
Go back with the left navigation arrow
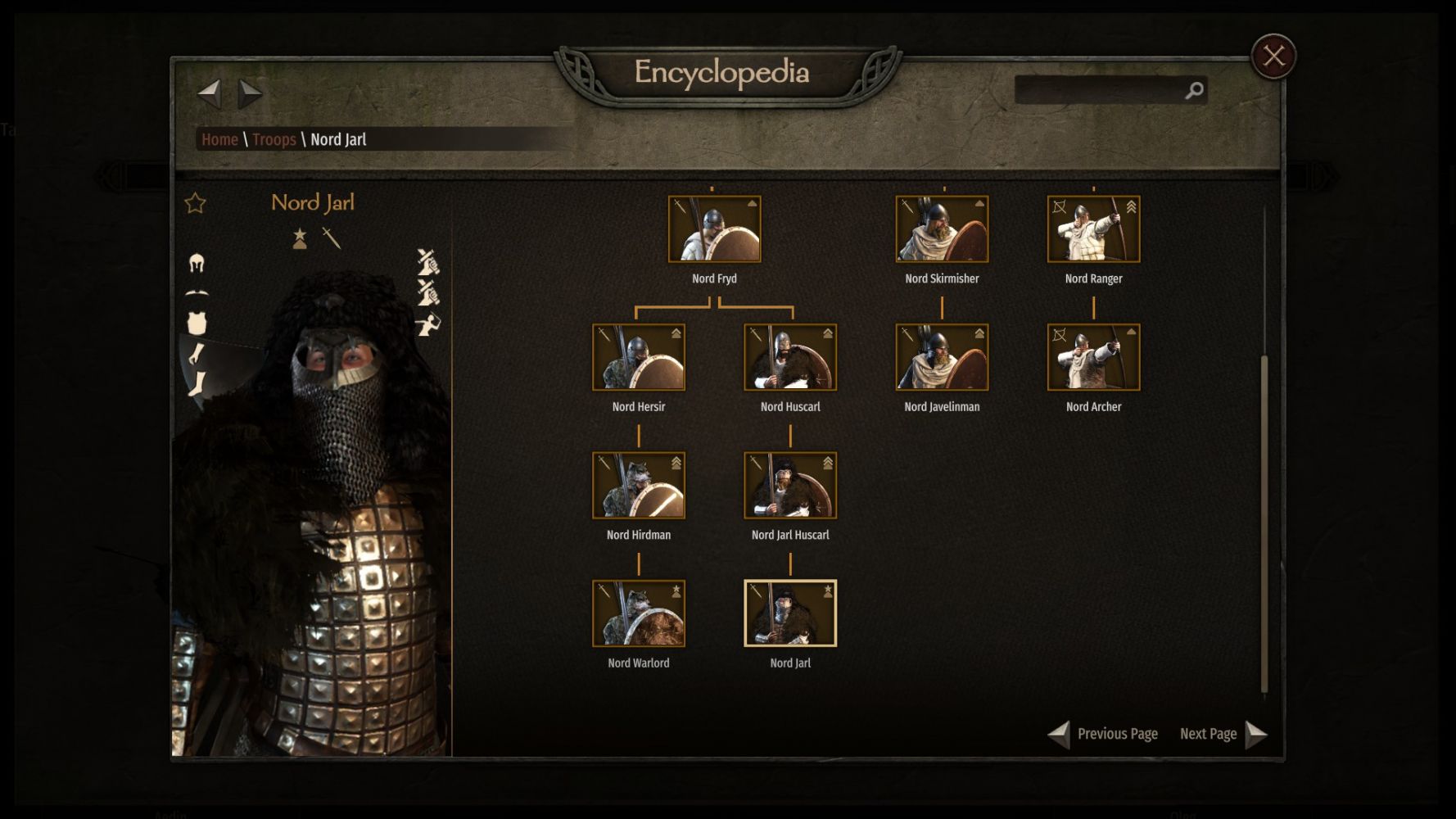(210, 93)
